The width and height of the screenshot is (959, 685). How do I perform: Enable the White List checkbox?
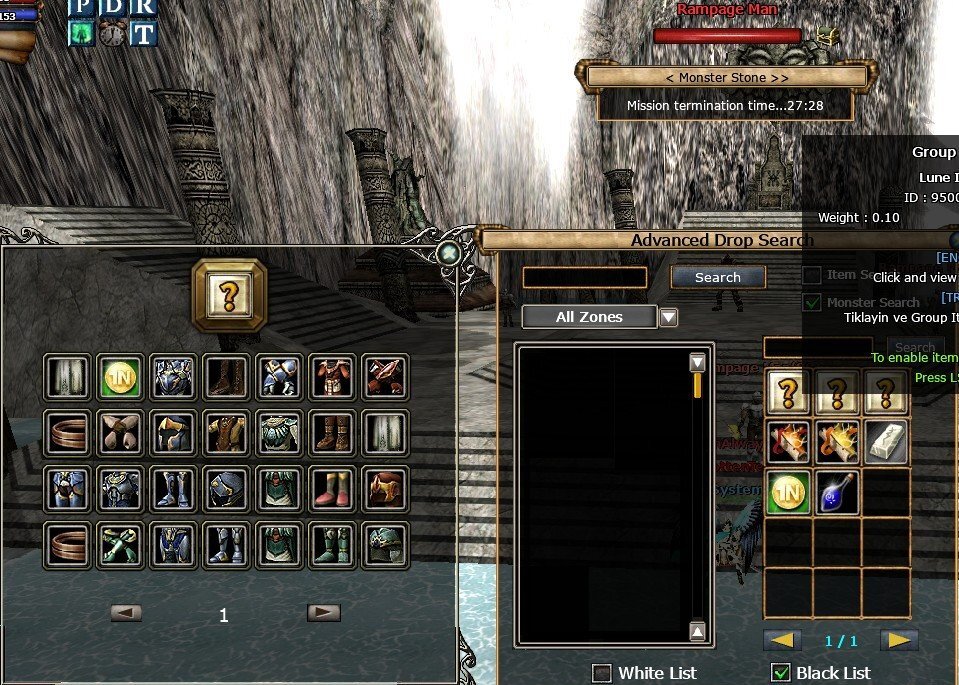pyautogui.click(x=602, y=673)
